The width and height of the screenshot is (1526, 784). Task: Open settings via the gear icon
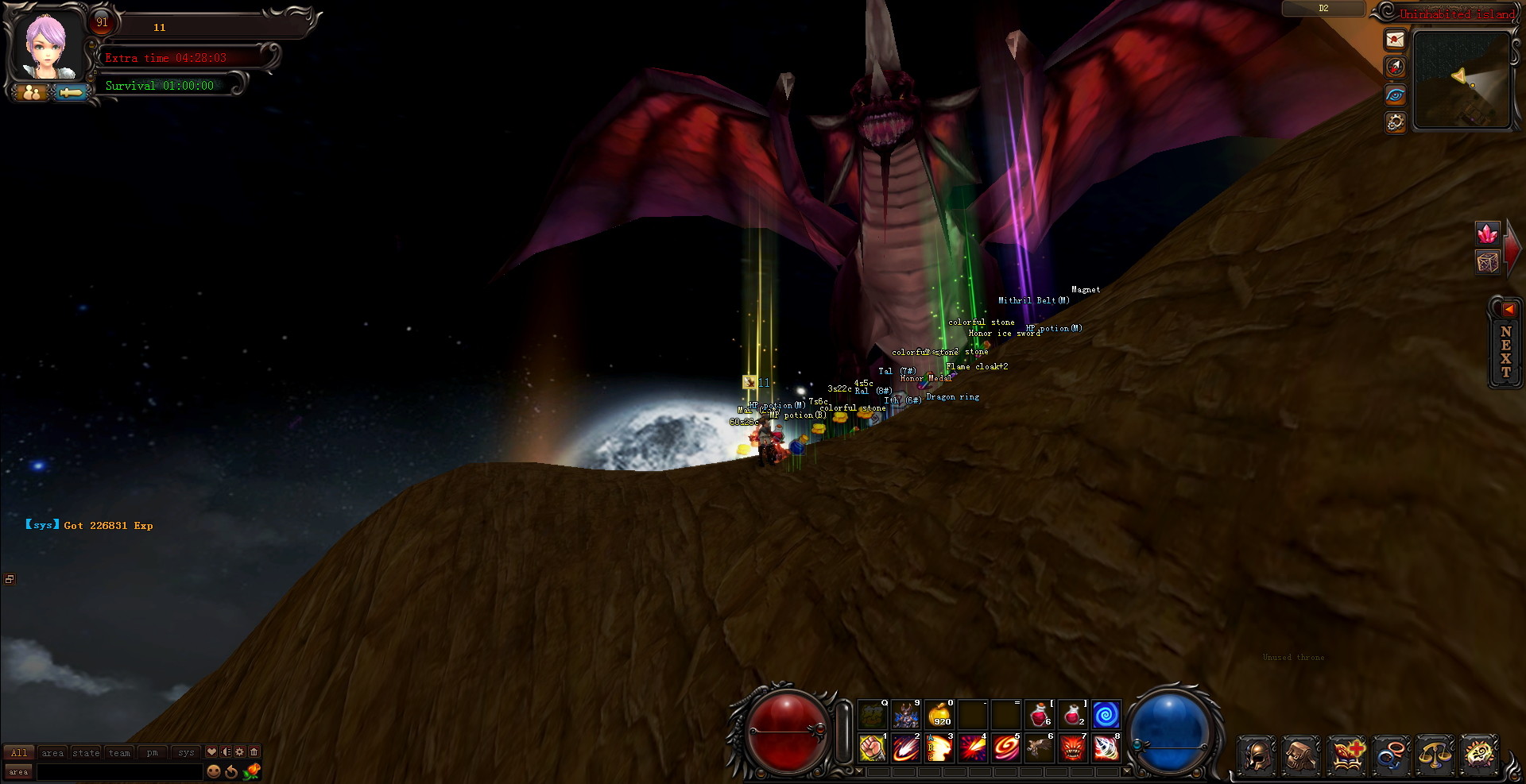[1395, 122]
